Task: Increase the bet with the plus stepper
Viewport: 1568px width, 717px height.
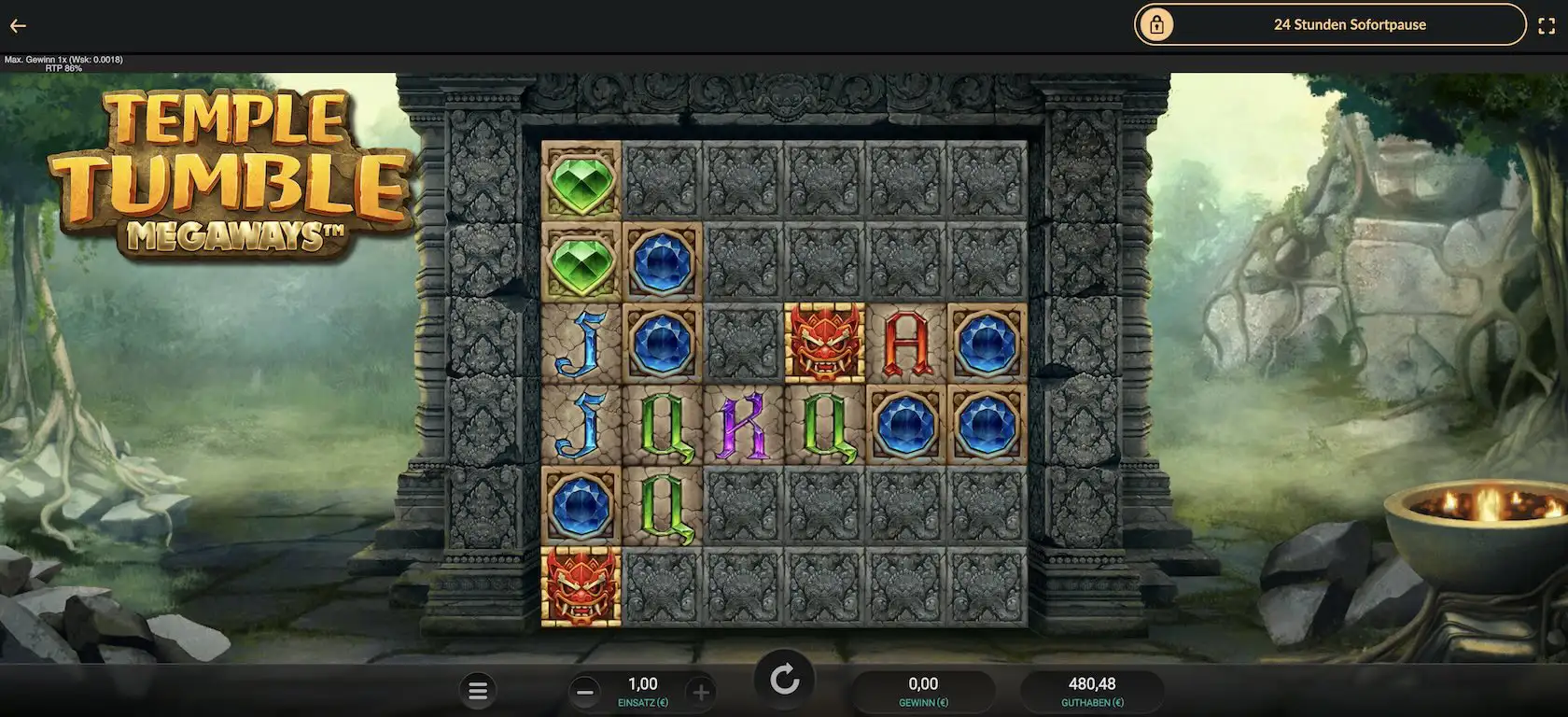Action: tap(701, 691)
